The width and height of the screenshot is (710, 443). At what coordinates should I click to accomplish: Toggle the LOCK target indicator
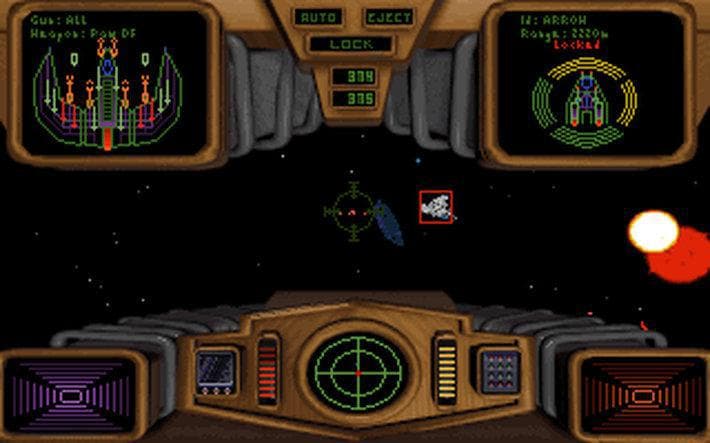pyautogui.click(x=353, y=44)
